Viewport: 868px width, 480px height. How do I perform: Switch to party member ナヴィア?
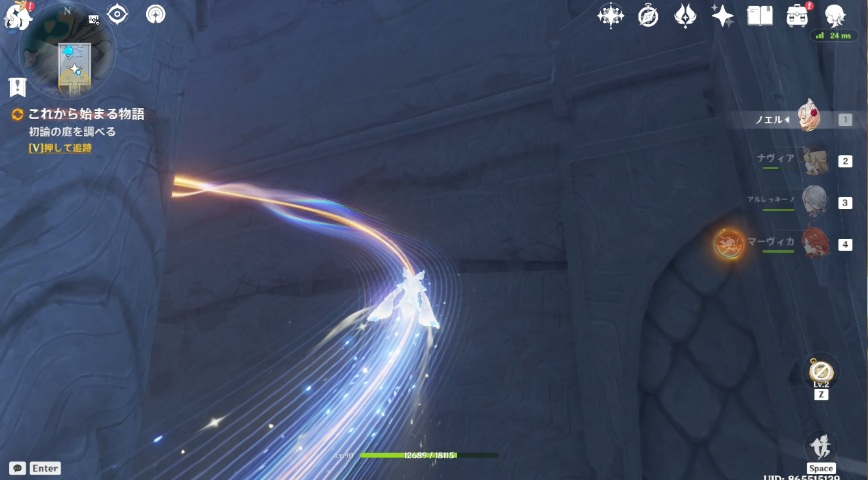click(x=814, y=160)
